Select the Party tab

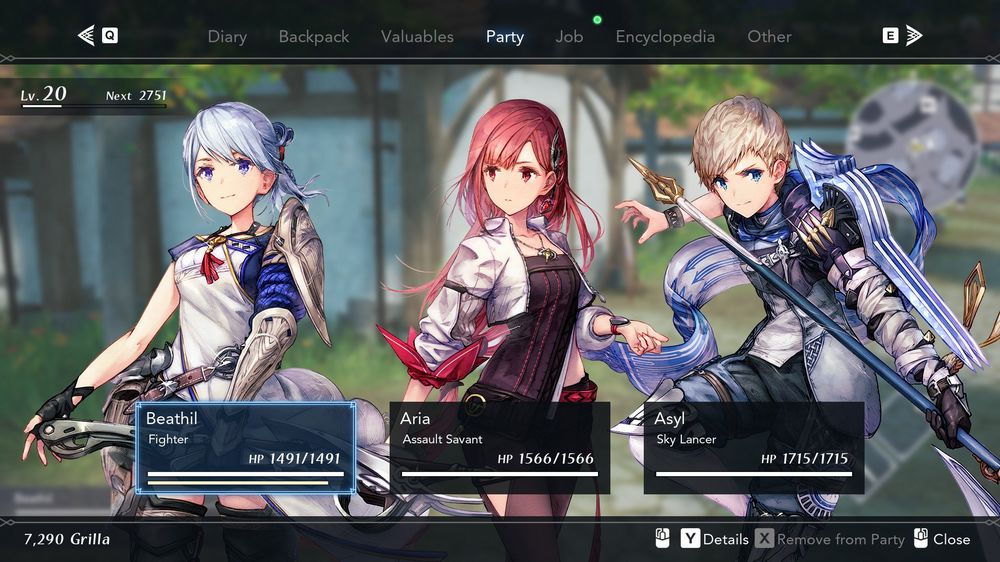click(x=505, y=37)
